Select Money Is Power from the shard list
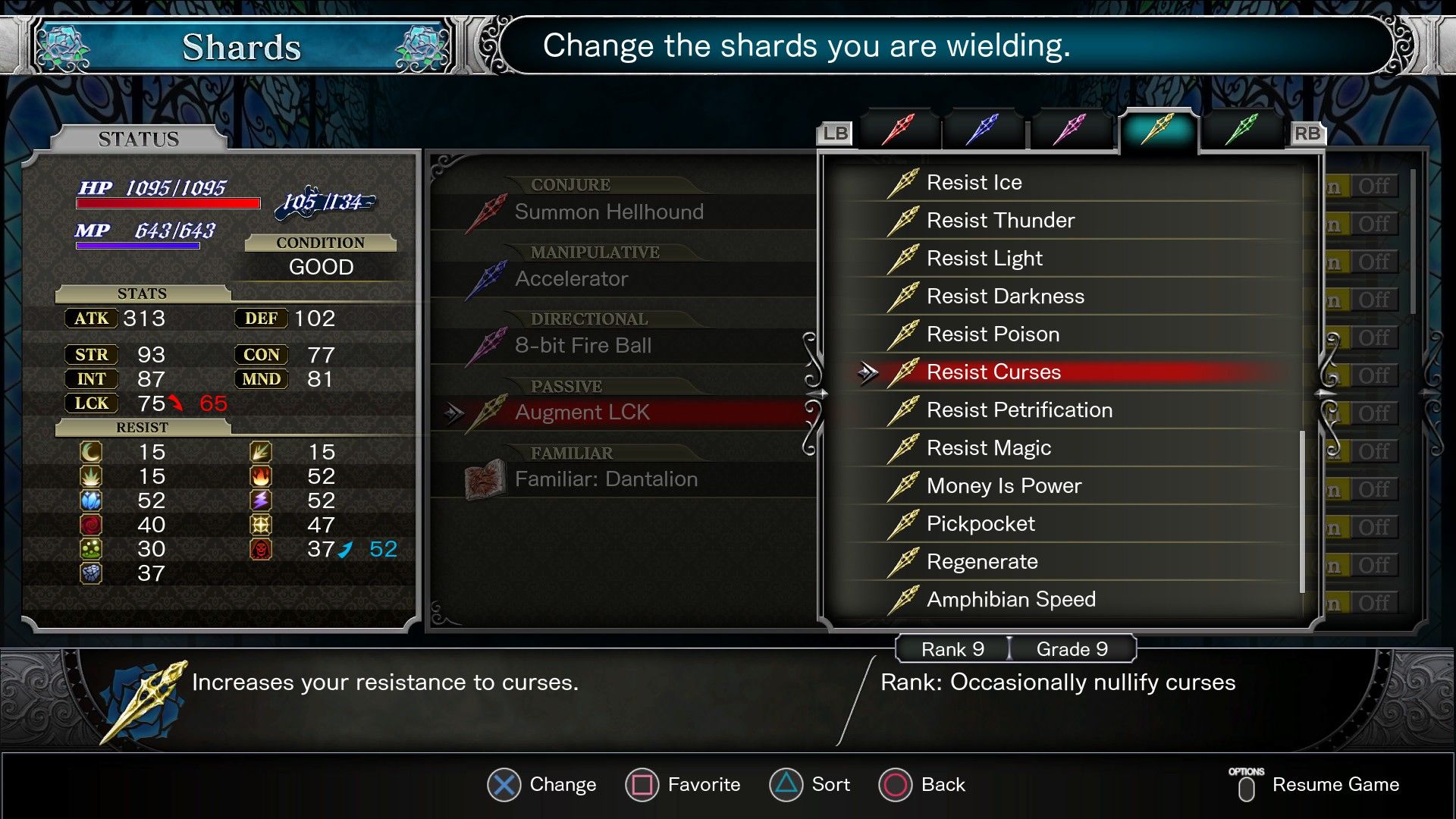The width and height of the screenshot is (1456, 819). pyautogui.click(x=1005, y=485)
